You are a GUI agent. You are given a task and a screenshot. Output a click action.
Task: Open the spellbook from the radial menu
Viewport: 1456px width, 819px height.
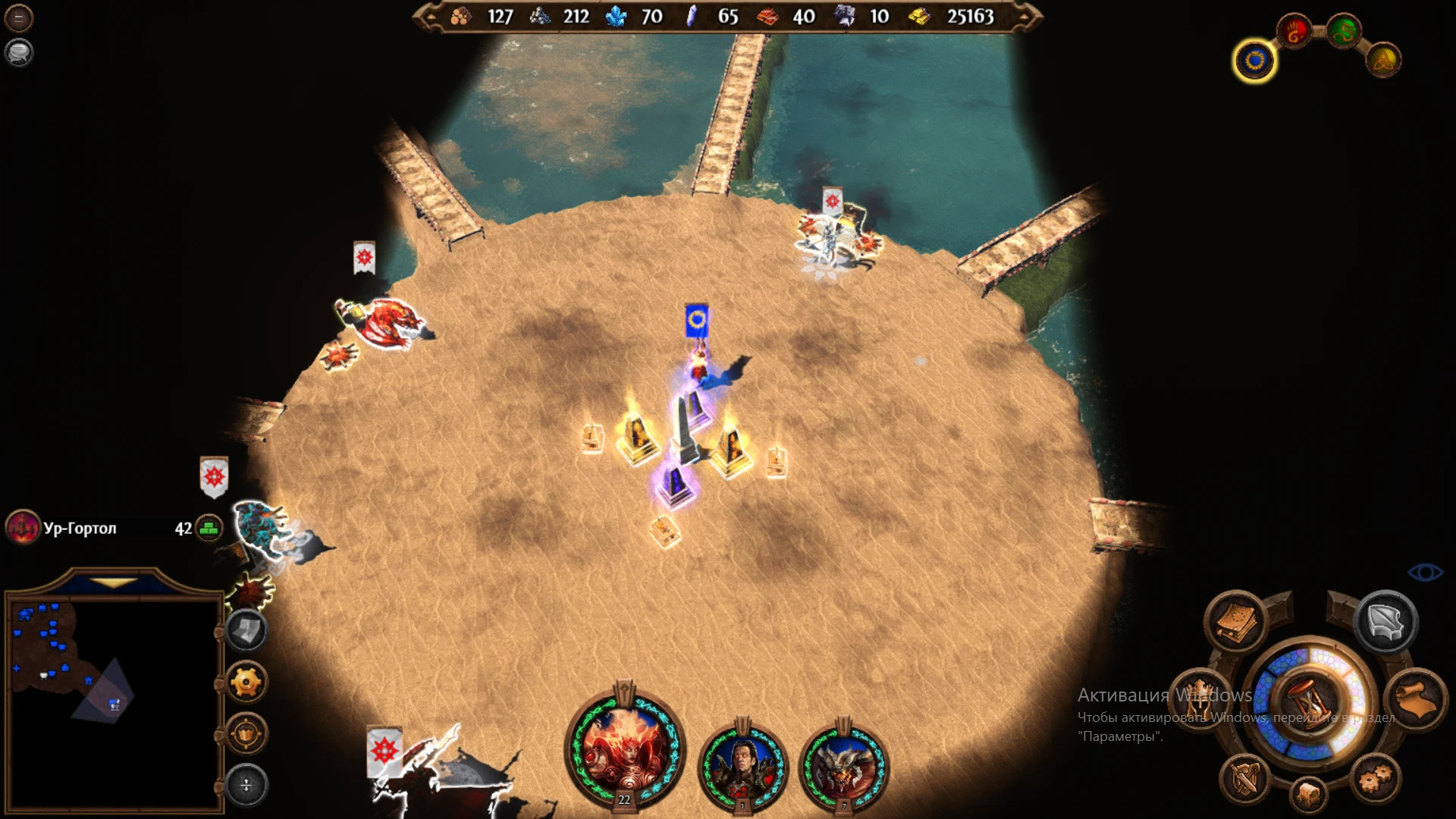1236,621
